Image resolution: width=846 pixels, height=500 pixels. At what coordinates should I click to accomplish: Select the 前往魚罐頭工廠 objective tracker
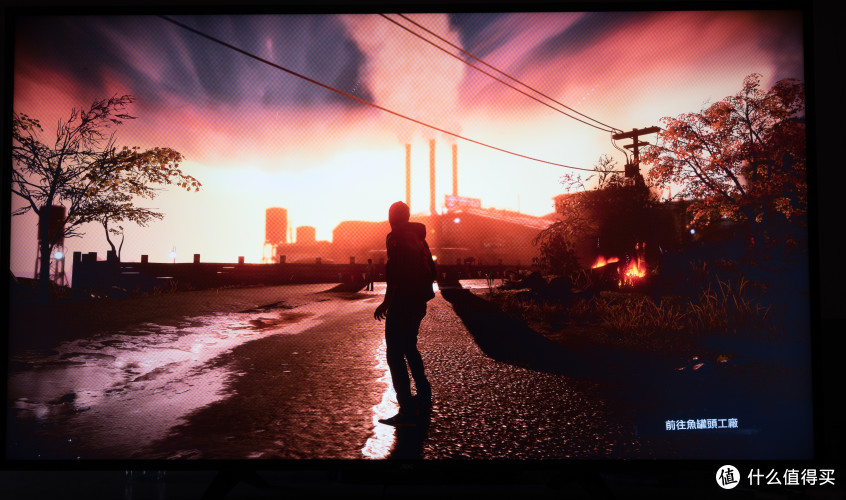click(701, 424)
